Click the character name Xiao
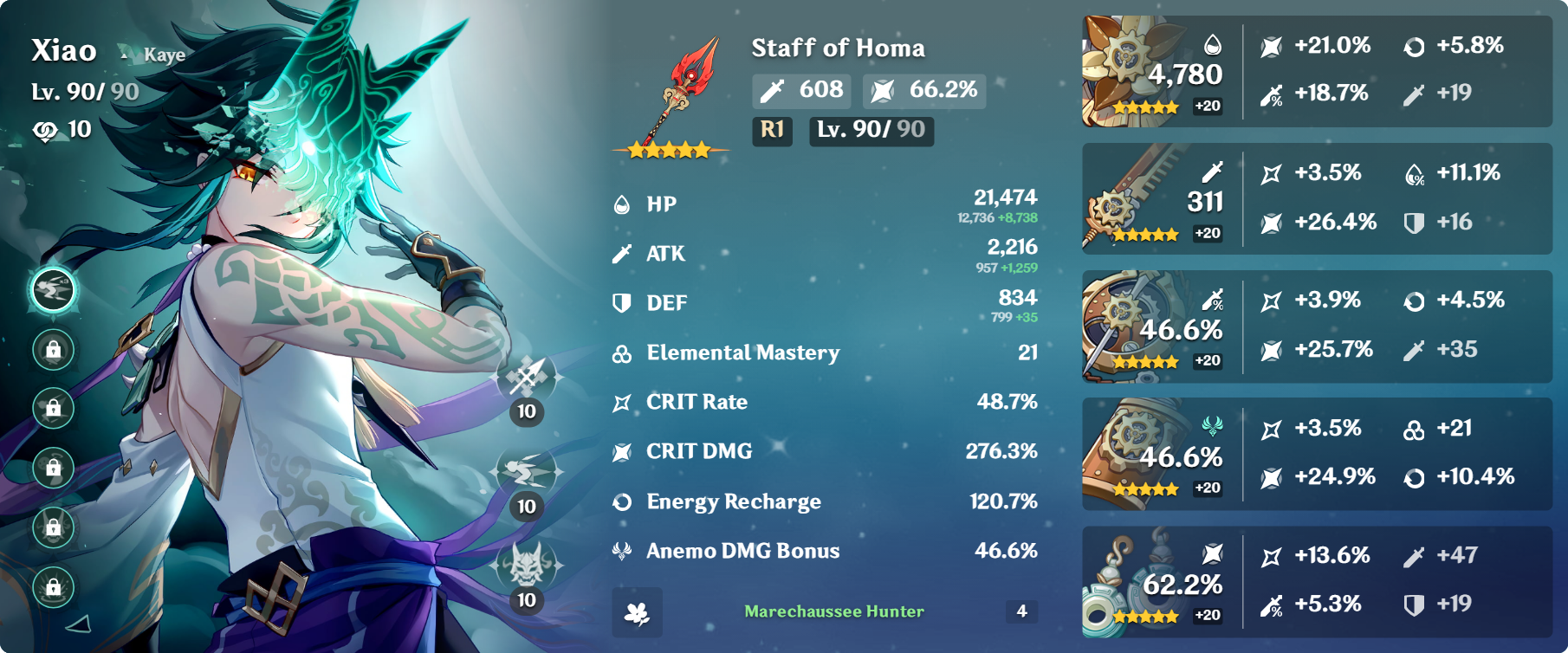1568x653 pixels. 63,52
